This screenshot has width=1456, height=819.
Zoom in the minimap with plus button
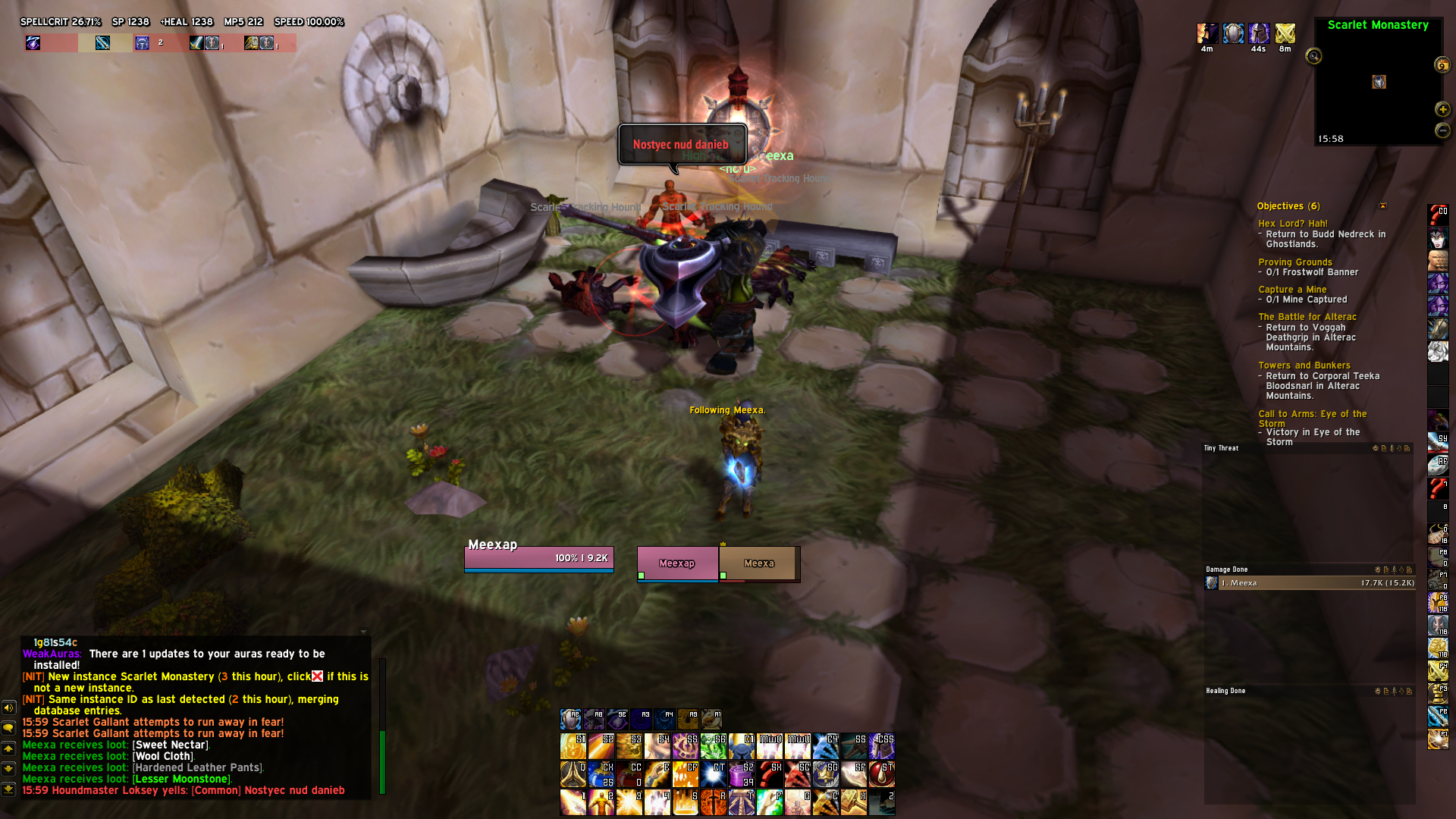coord(1442,109)
